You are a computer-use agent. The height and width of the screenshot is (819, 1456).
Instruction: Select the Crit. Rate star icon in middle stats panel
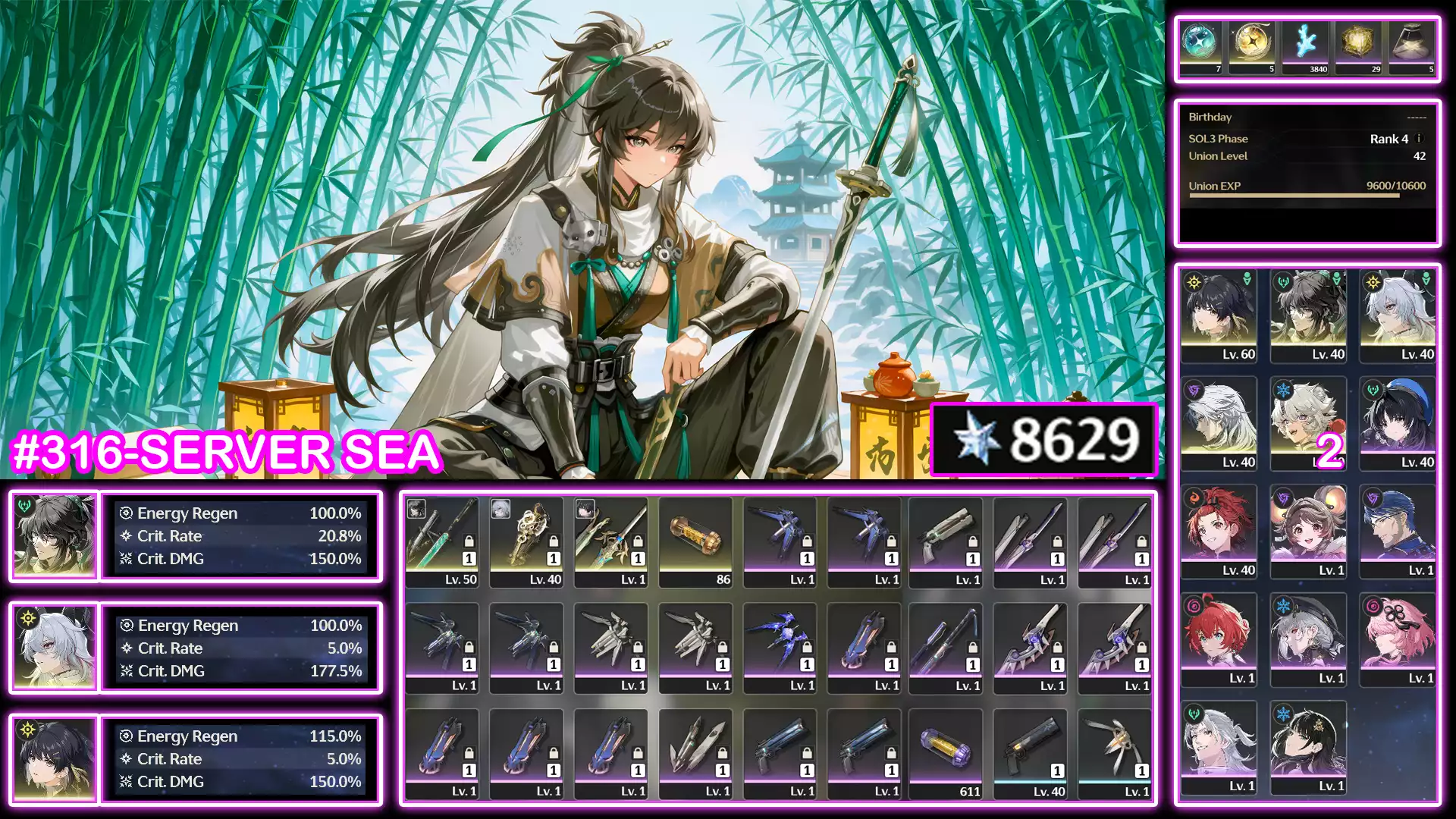(x=127, y=648)
